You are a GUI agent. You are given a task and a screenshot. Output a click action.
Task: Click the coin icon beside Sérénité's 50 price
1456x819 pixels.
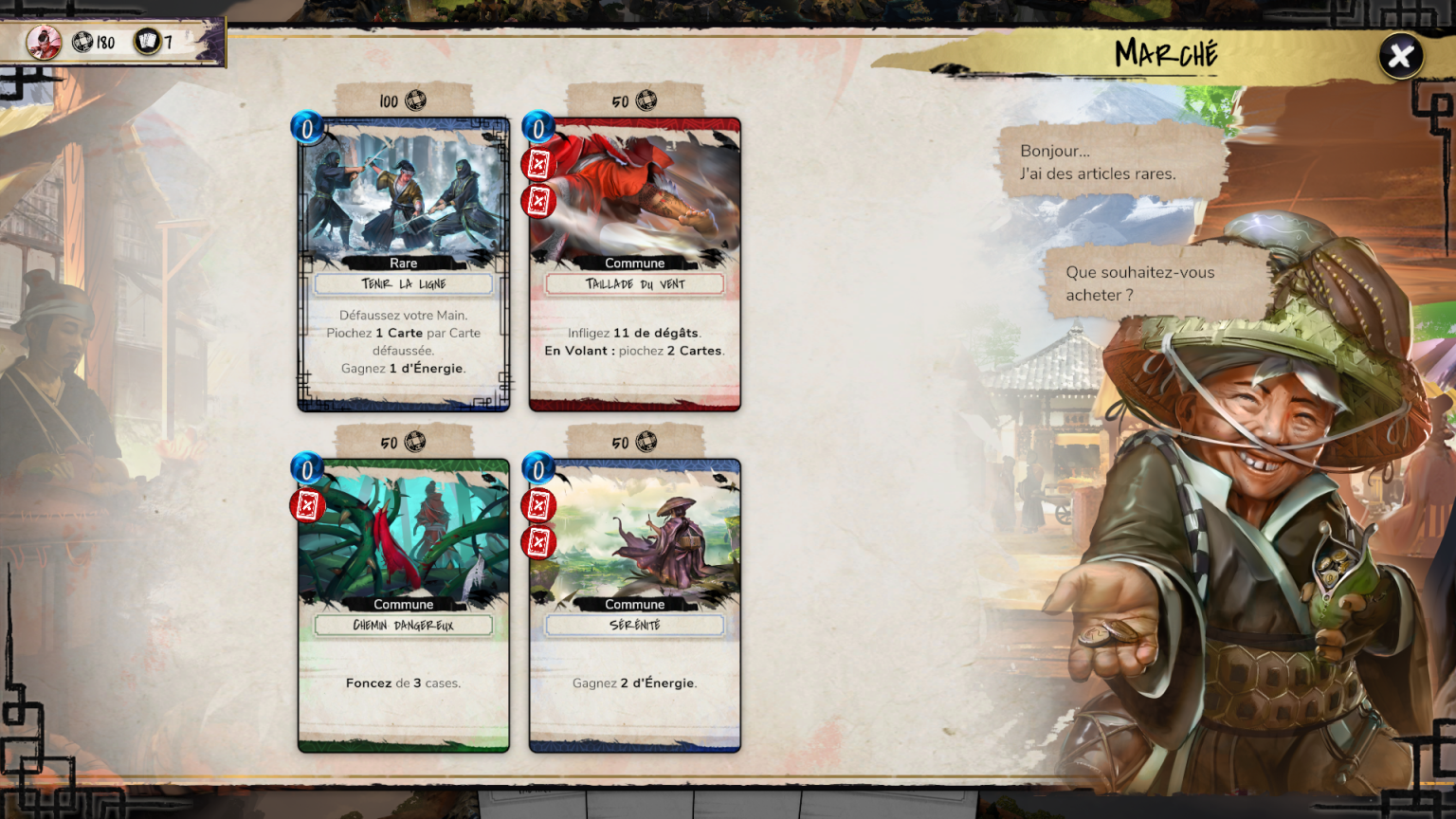click(x=646, y=441)
